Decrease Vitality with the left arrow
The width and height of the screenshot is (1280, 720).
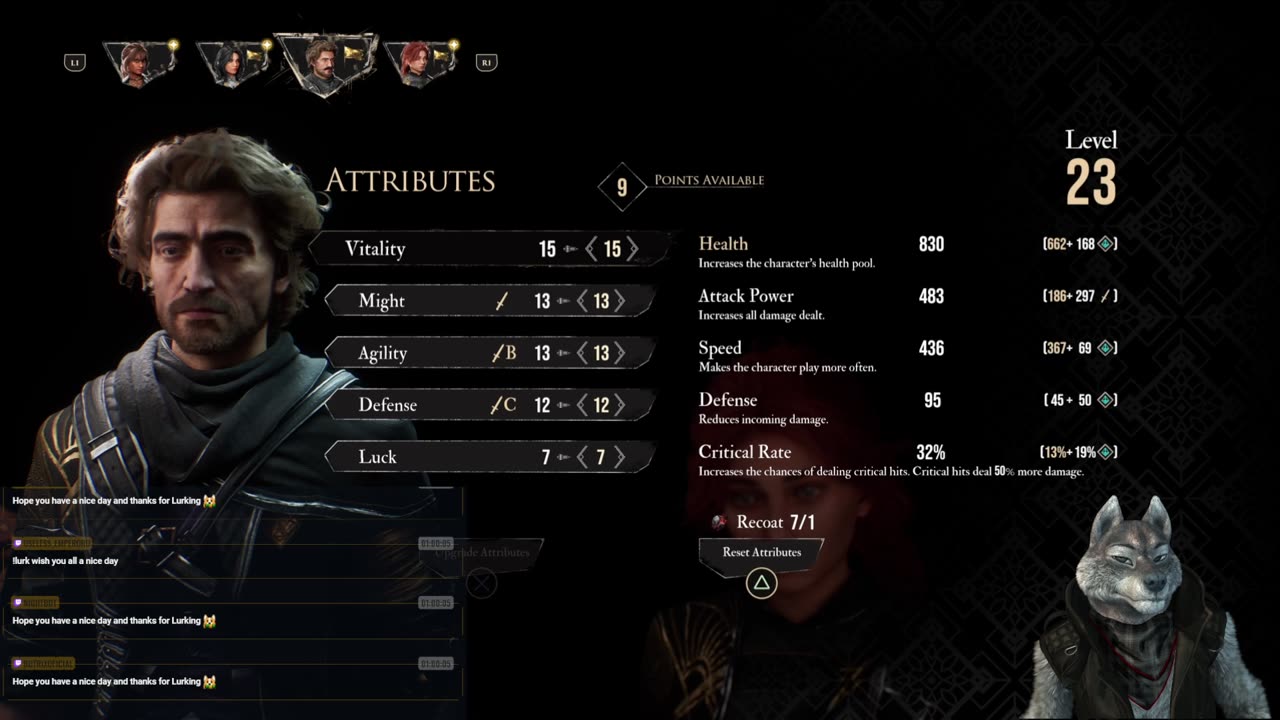coord(592,249)
